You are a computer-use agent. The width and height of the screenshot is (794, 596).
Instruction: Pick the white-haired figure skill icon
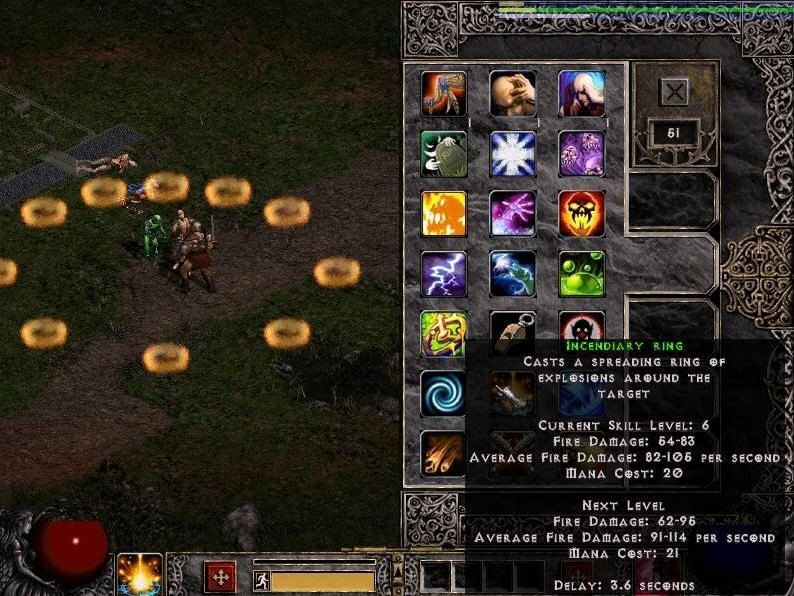[x=581, y=93]
